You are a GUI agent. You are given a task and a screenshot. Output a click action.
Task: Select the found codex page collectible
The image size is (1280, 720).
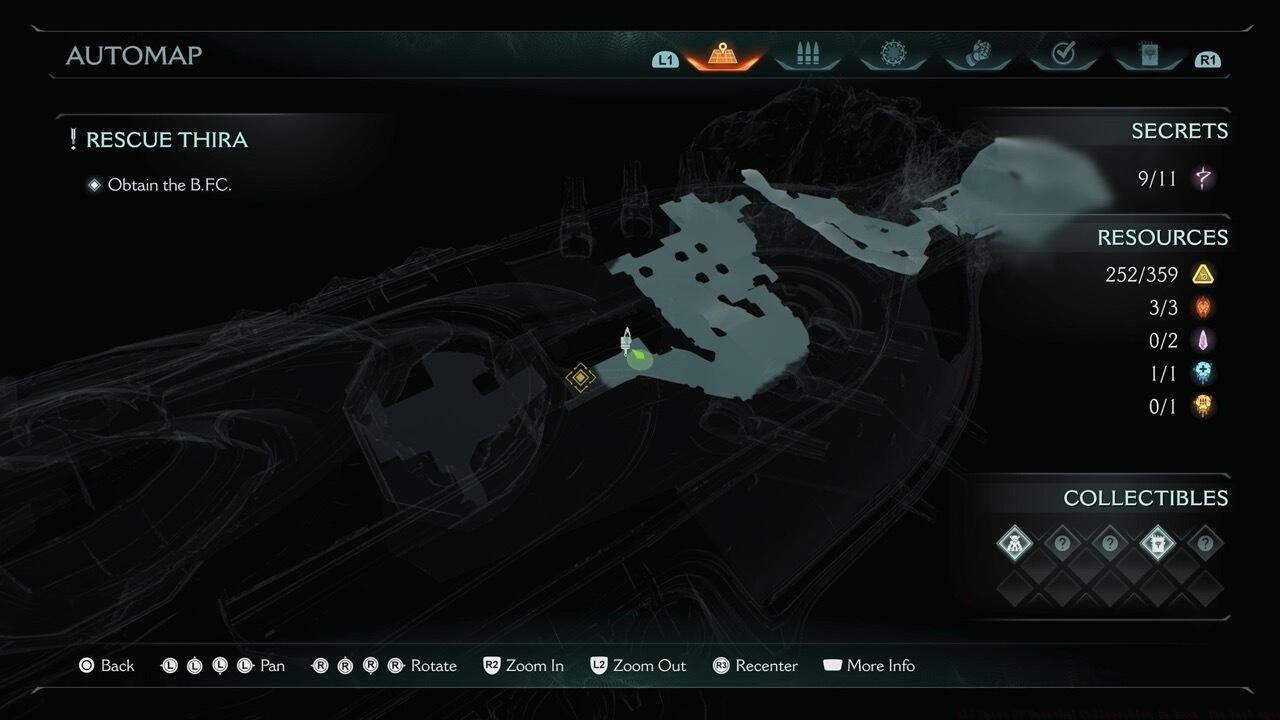click(1157, 544)
